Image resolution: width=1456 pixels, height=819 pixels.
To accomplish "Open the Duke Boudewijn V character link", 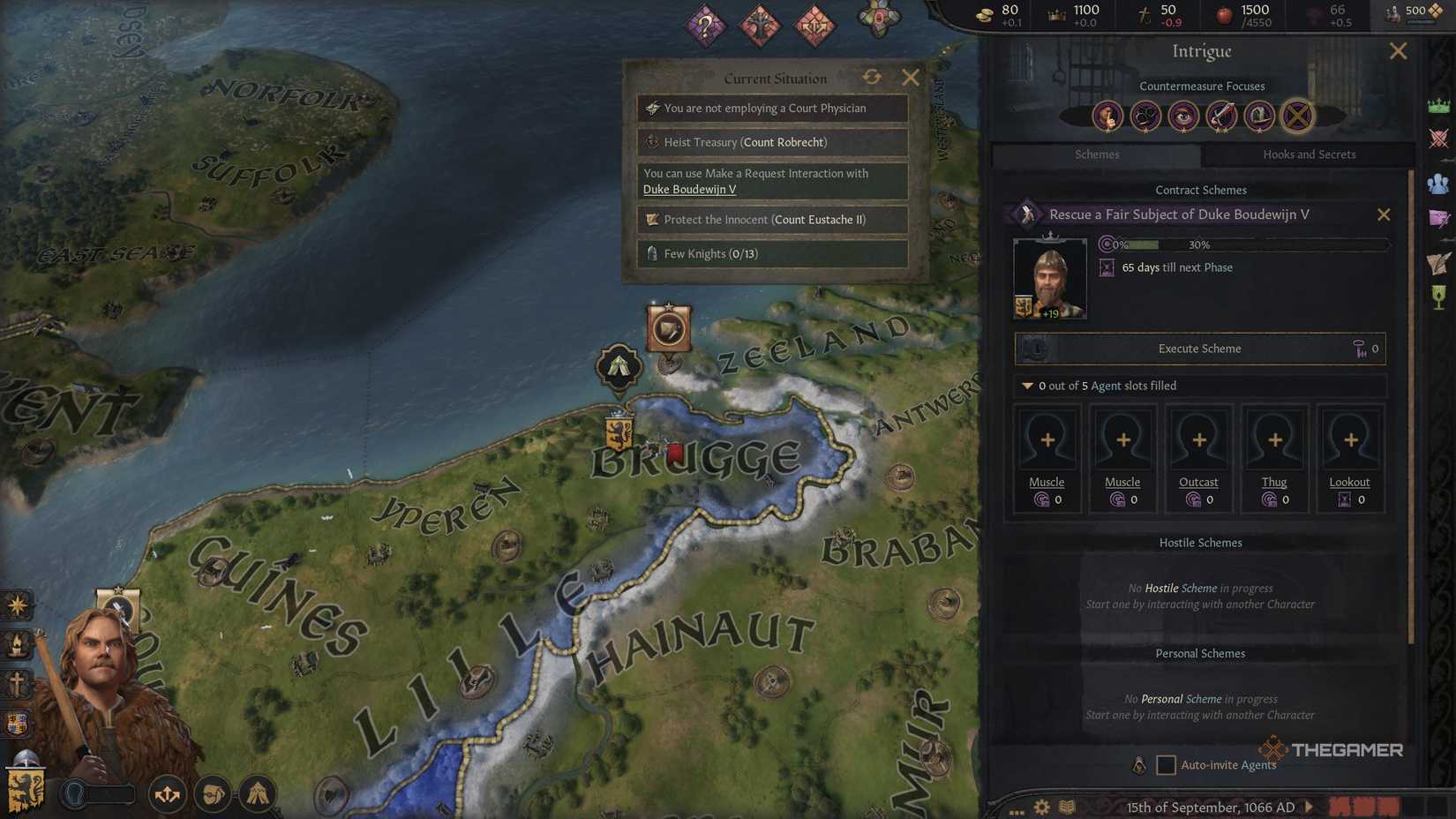I will [689, 189].
